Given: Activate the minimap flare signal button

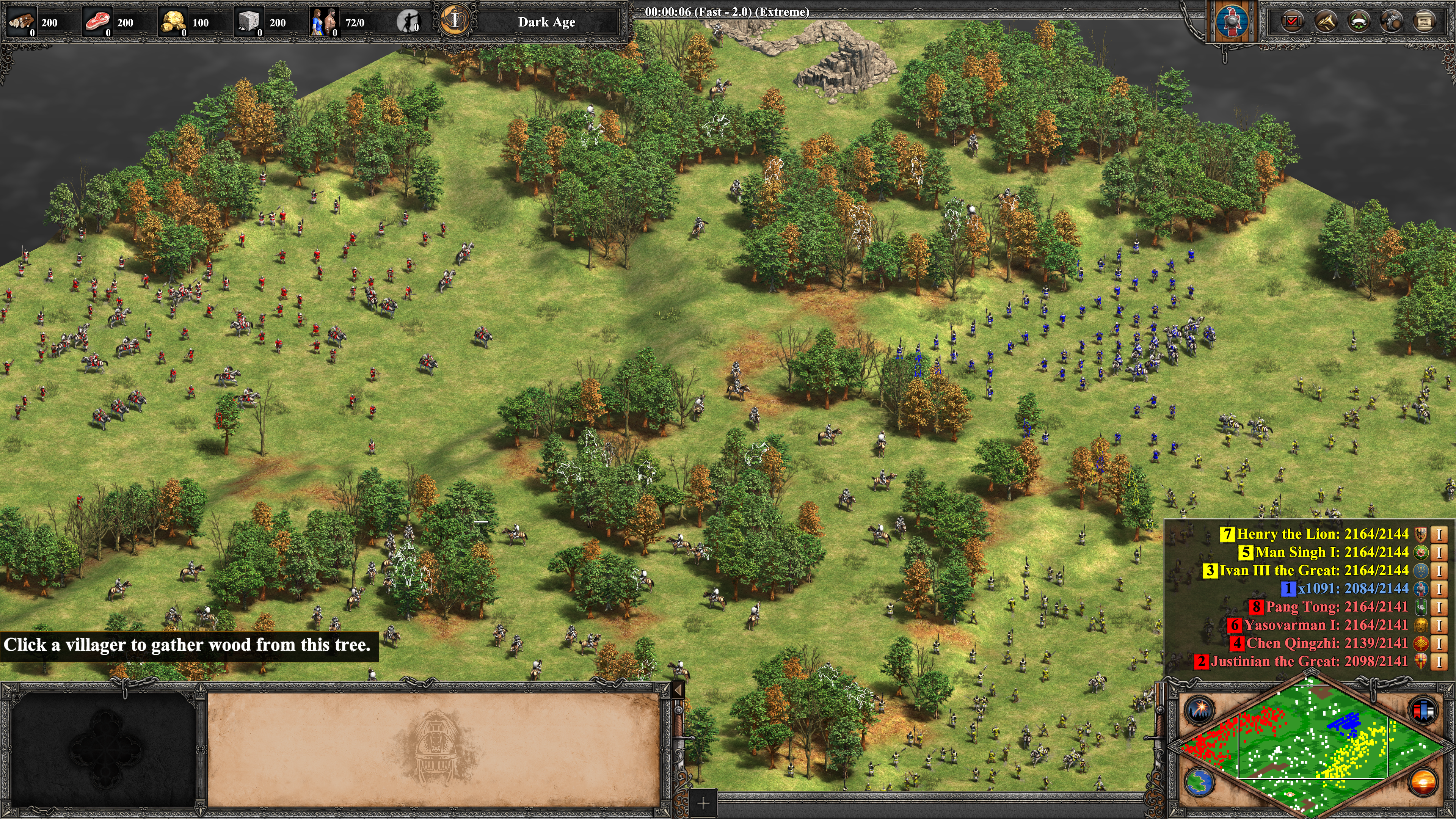Looking at the screenshot, I should [x=1199, y=711].
